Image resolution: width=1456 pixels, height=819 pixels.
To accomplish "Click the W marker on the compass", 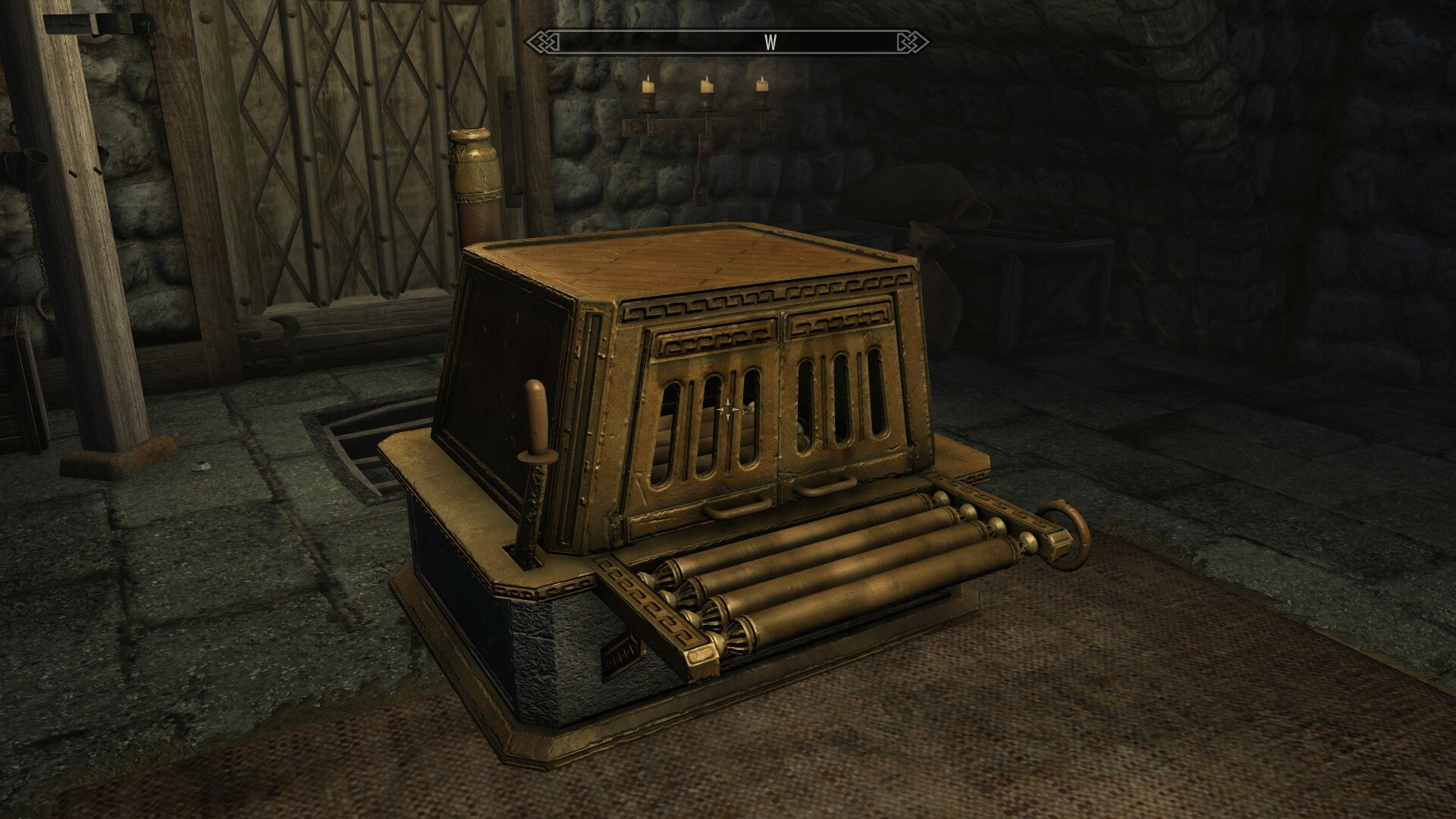I will tap(771, 43).
